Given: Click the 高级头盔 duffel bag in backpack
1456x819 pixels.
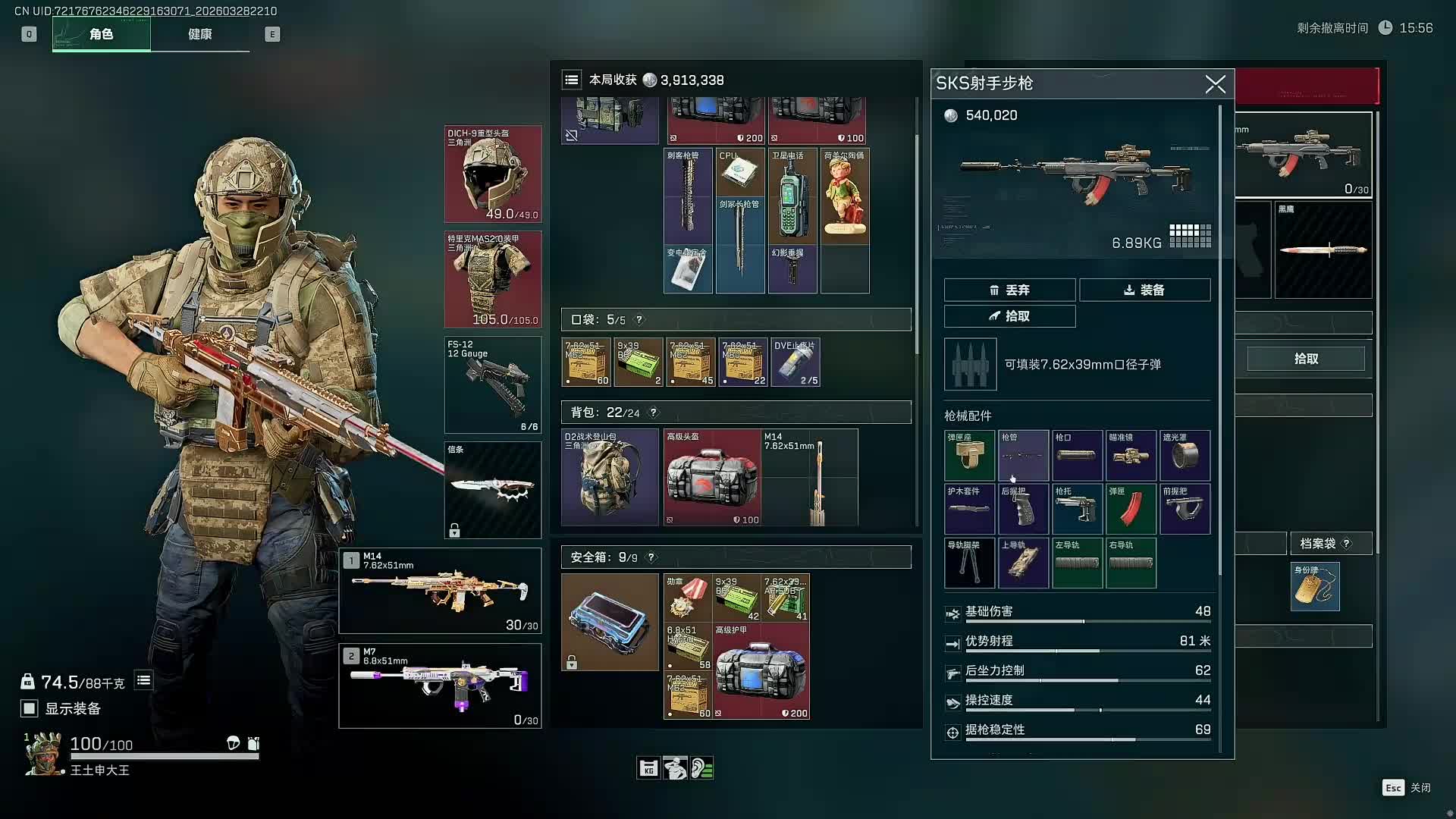Looking at the screenshot, I should [712, 478].
